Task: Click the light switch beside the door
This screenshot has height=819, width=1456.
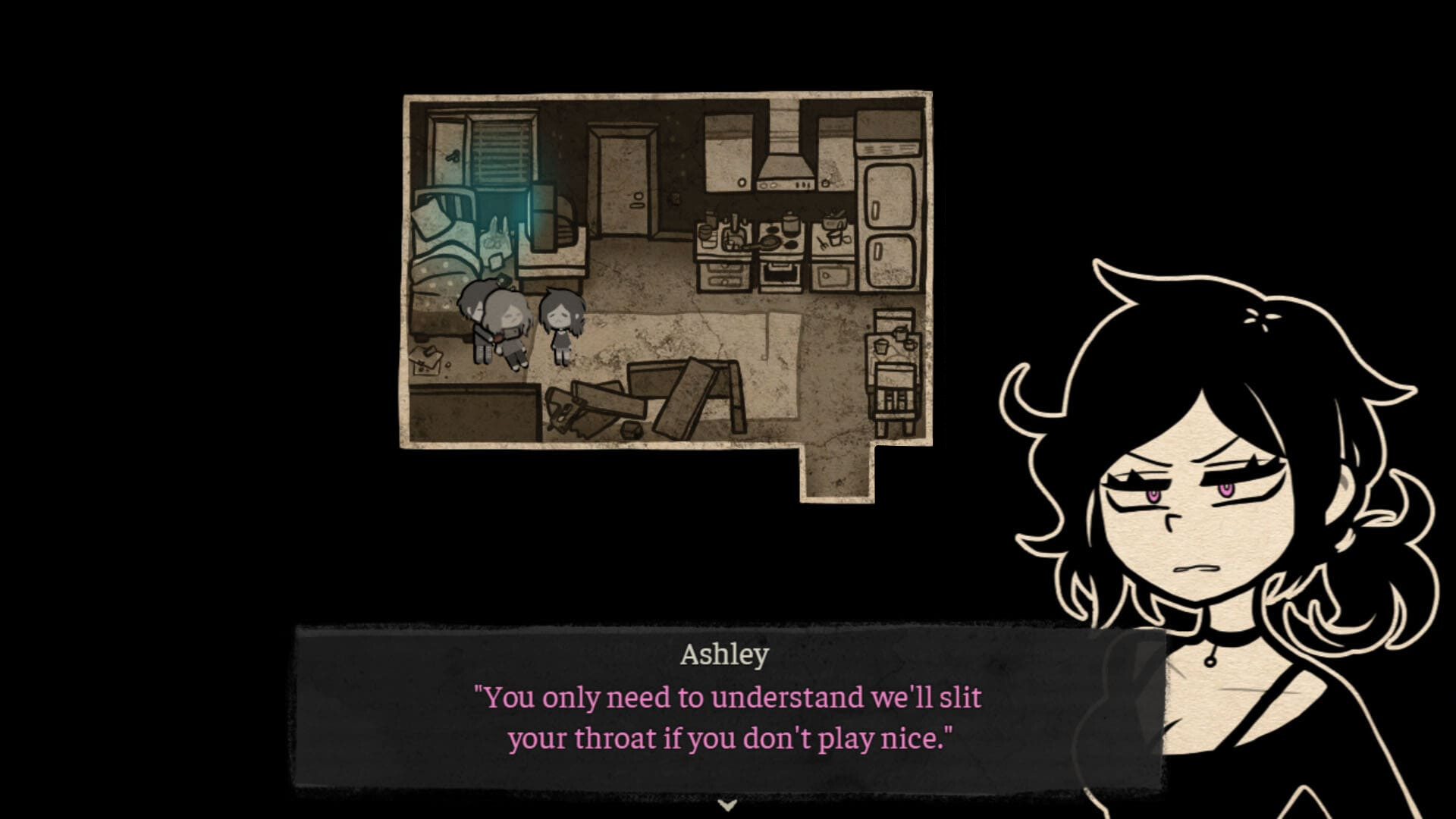Action: tap(676, 197)
